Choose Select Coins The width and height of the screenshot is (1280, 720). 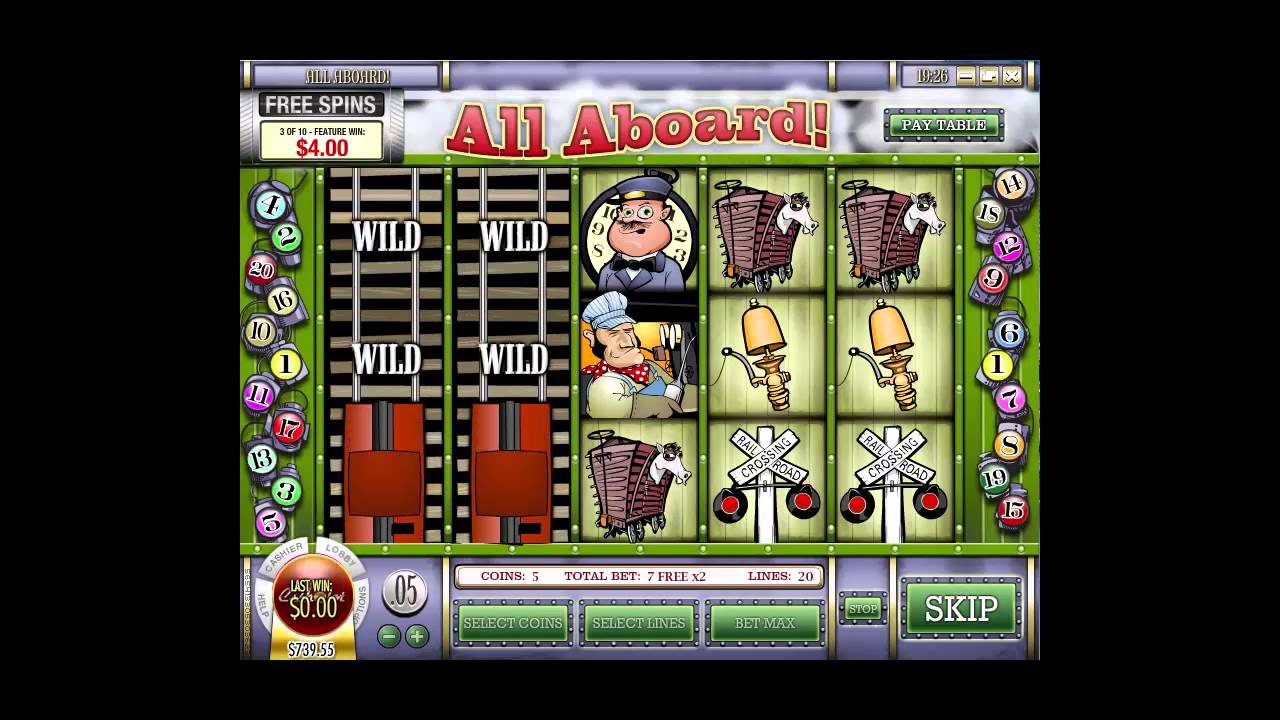tap(513, 623)
